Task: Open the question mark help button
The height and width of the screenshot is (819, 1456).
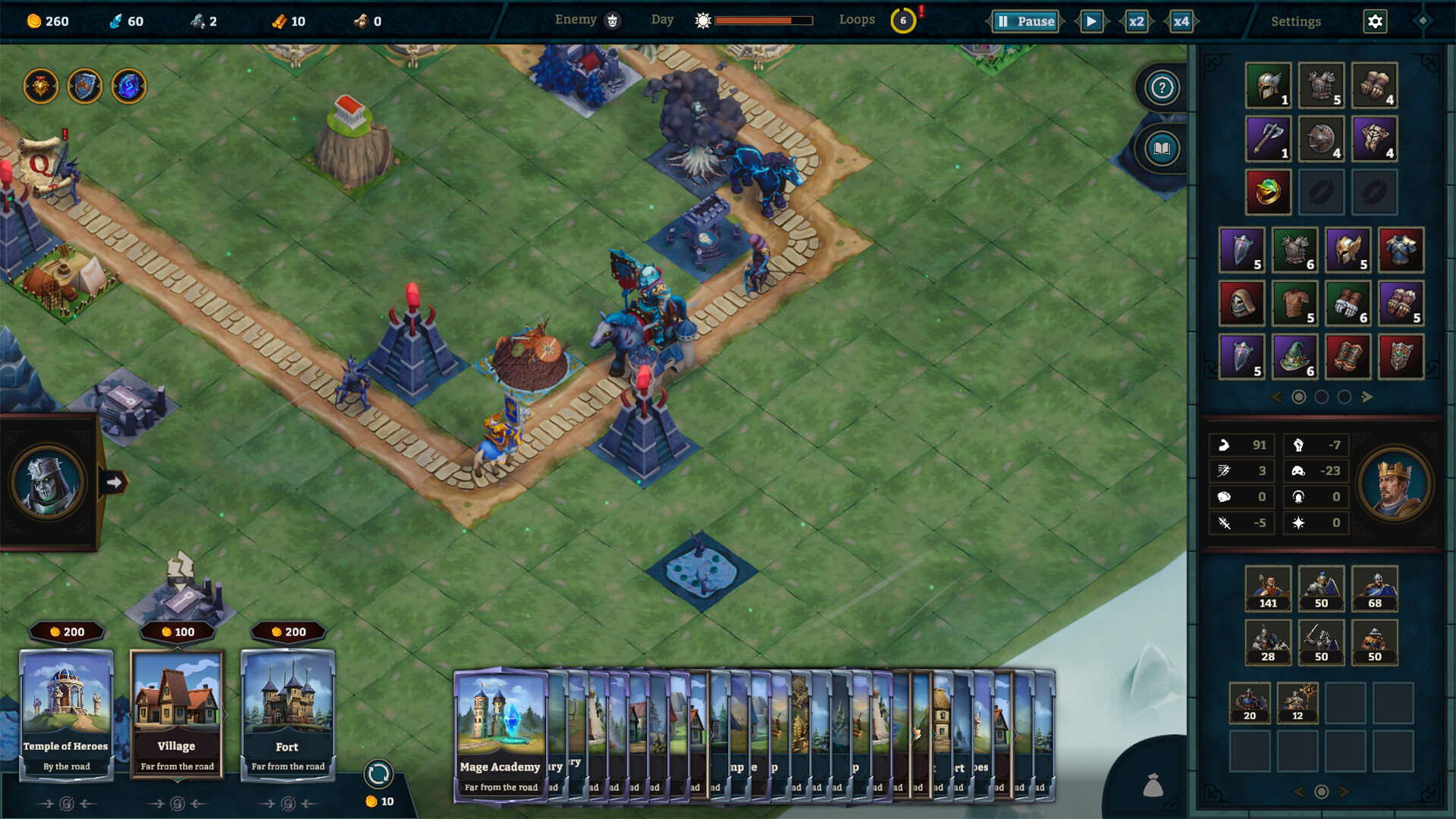Action: click(x=1162, y=88)
